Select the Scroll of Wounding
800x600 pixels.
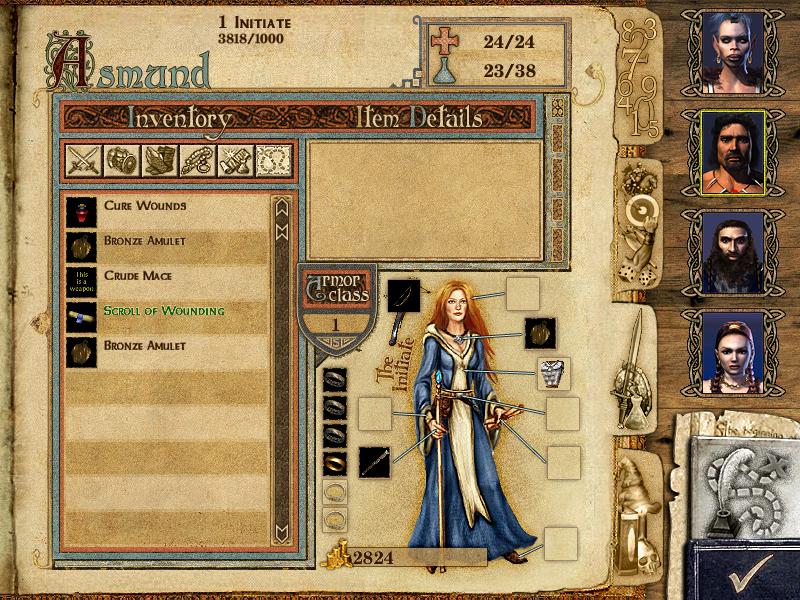[163, 311]
